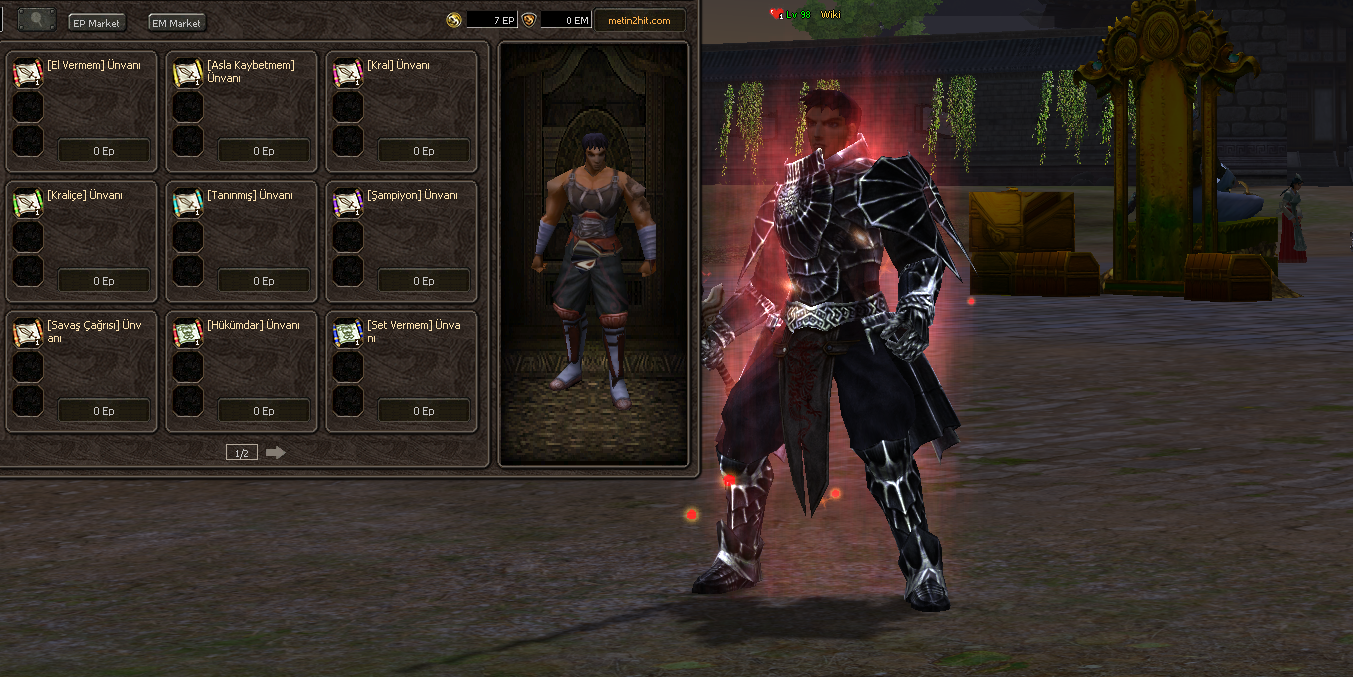Buy the [Asla Kaybetmem] Ünvanı for 0 Ep
Image resolution: width=1353 pixels, height=677 pixels.
[x=263, y=151]
